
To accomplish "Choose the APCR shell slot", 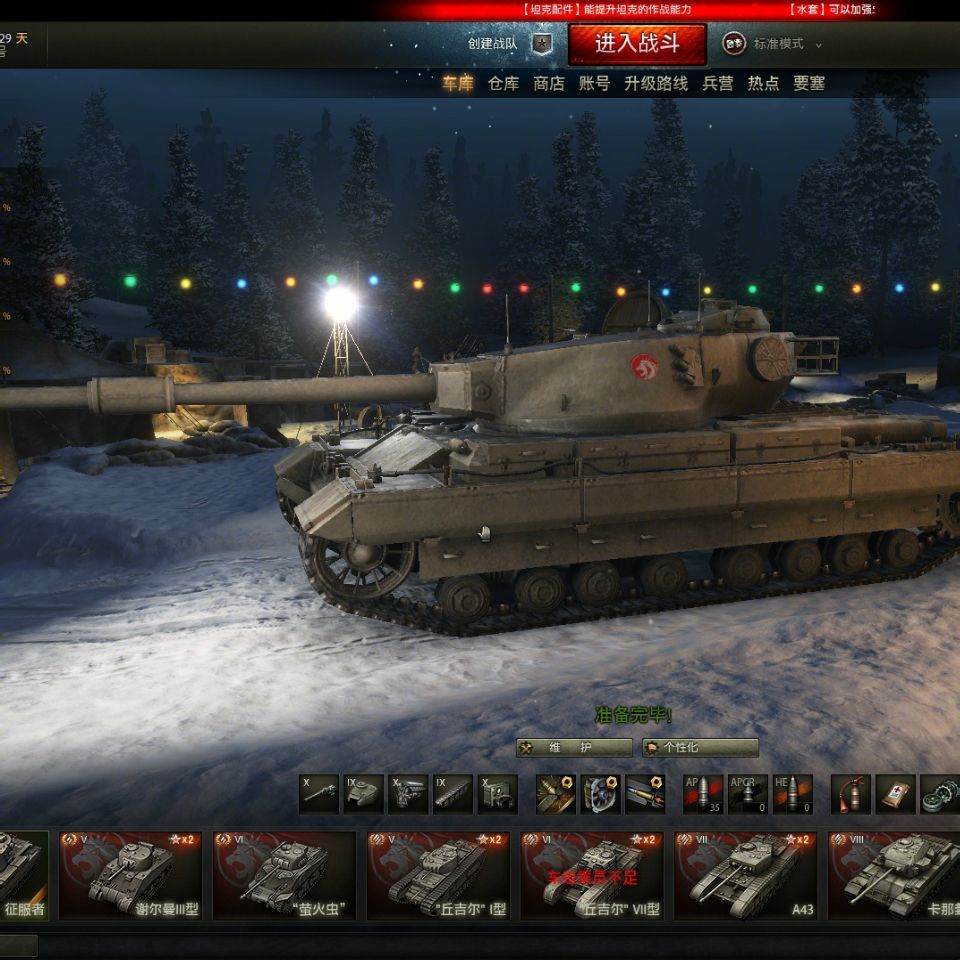I will (748, 794).
